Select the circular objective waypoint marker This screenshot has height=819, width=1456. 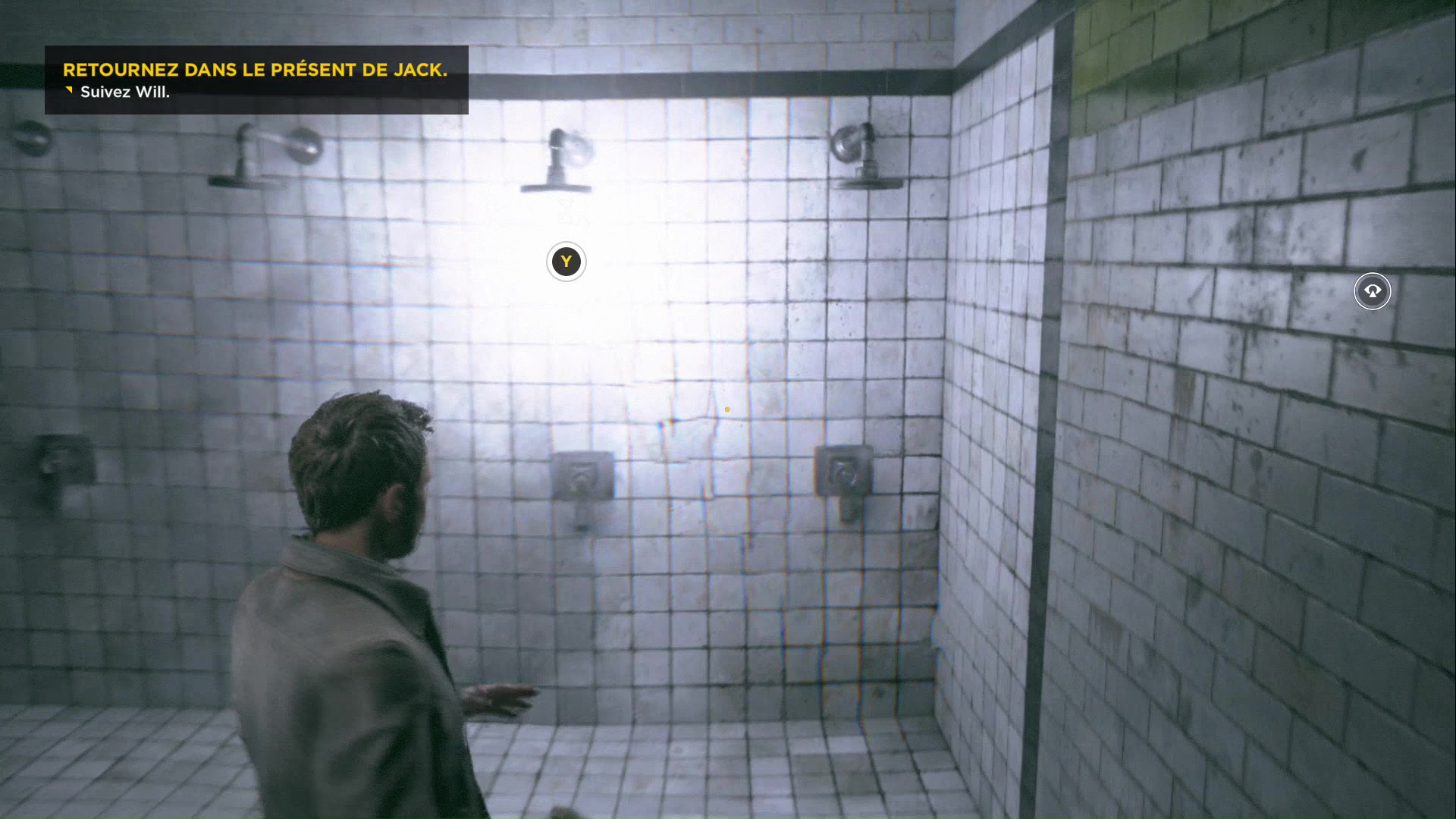pos(1372,291)
